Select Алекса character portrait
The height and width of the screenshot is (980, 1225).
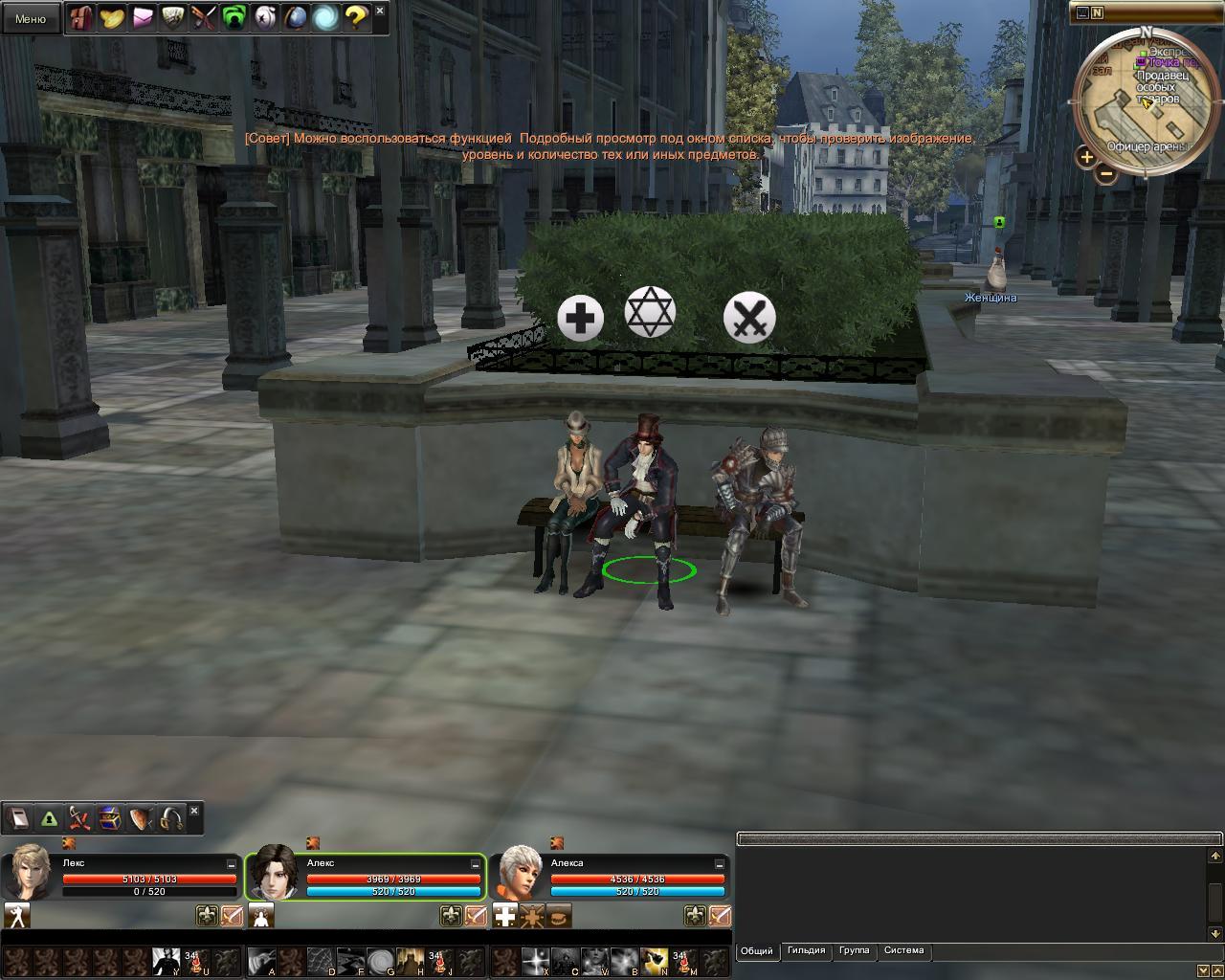tap(518, 872)
